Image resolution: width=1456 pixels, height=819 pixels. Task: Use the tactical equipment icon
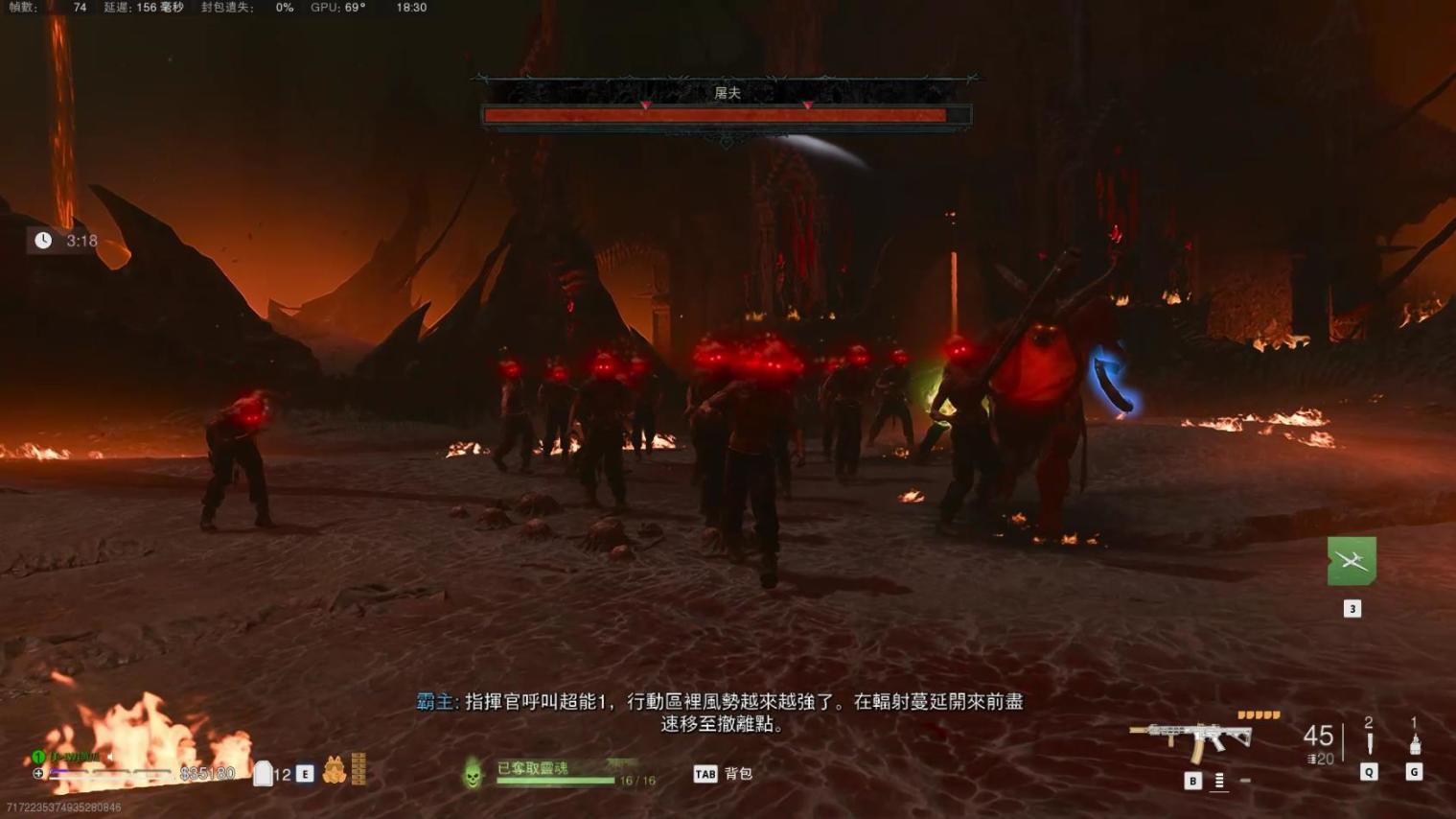coord(1369,743)
